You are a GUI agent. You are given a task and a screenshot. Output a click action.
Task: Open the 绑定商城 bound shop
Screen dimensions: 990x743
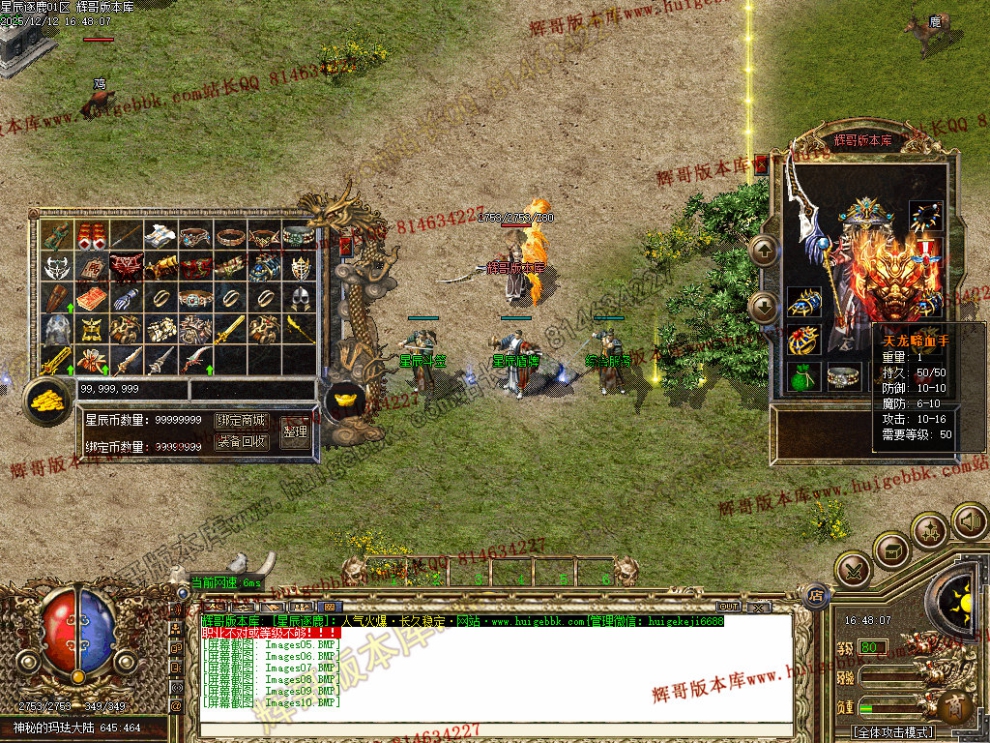pyautogui.click(x=242, y=420)
